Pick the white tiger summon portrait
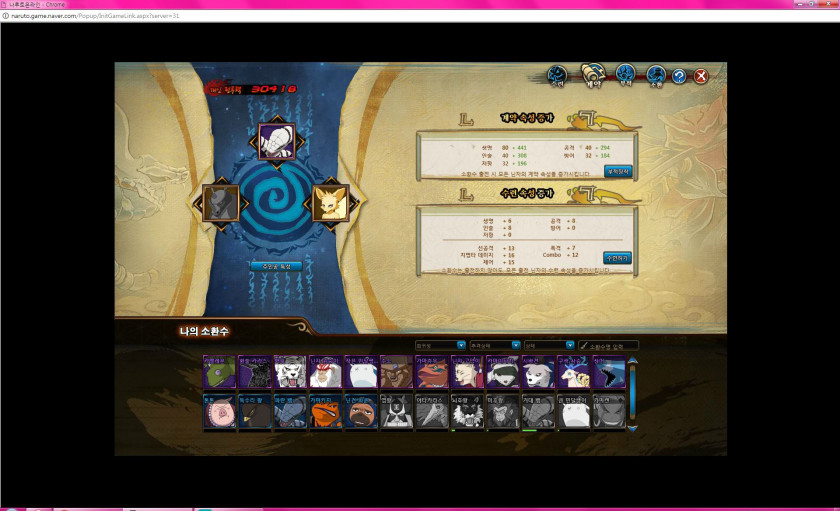Screen dimensions: 840x511 pos(290,372)
